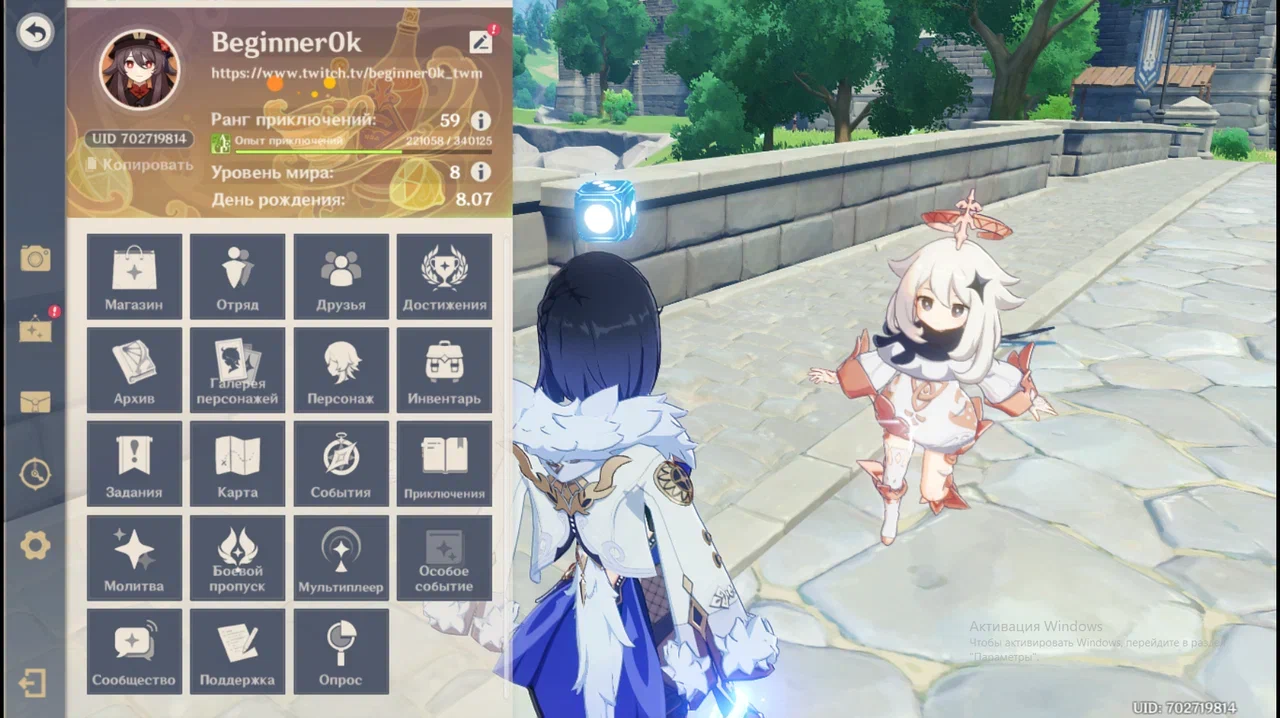Open the Карта world map
The image size is (1280, 718).
(237, 464)
